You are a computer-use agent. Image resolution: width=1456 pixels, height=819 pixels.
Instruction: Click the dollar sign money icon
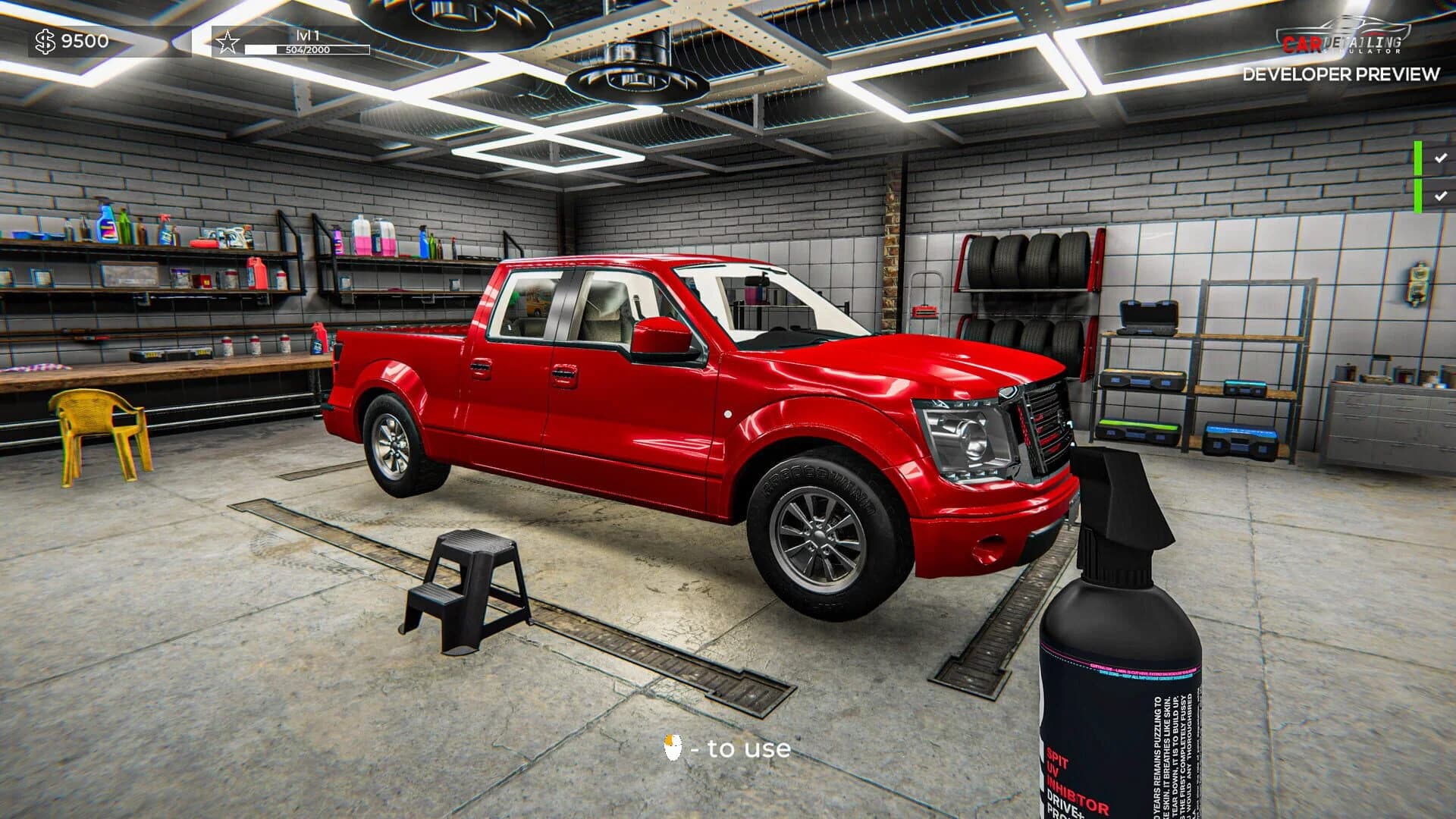click(x=45, y=42)
